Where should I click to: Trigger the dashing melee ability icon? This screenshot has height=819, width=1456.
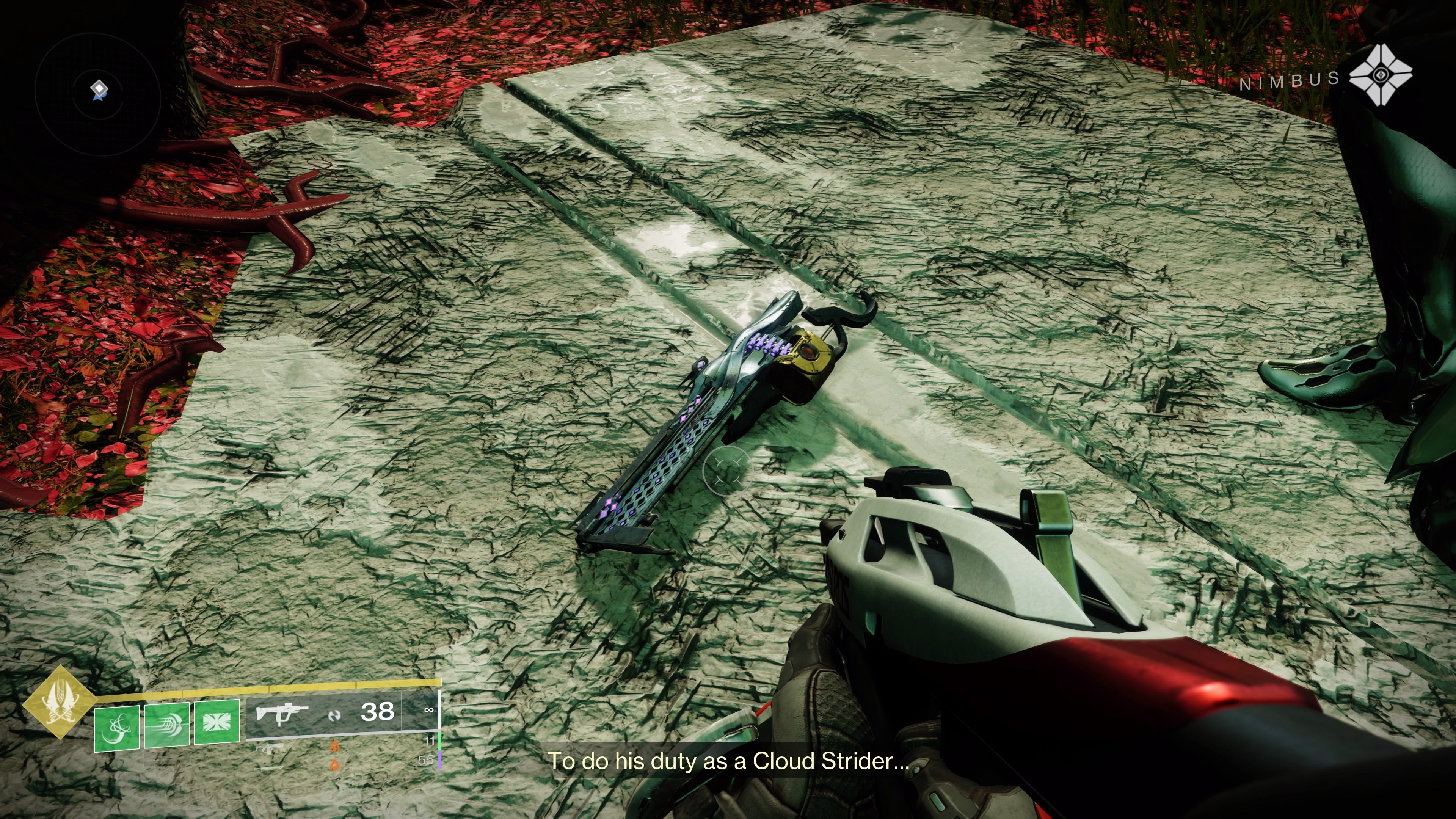[x=167, y=726]
